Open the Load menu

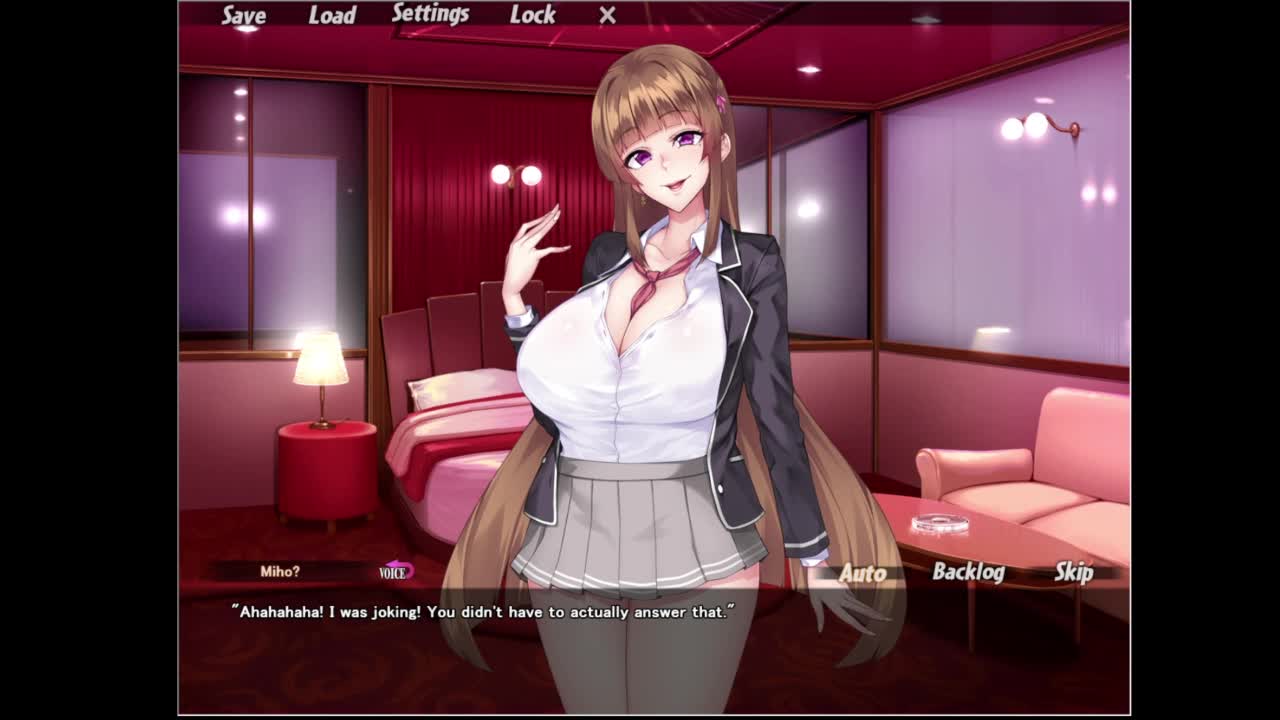[332, 15]
